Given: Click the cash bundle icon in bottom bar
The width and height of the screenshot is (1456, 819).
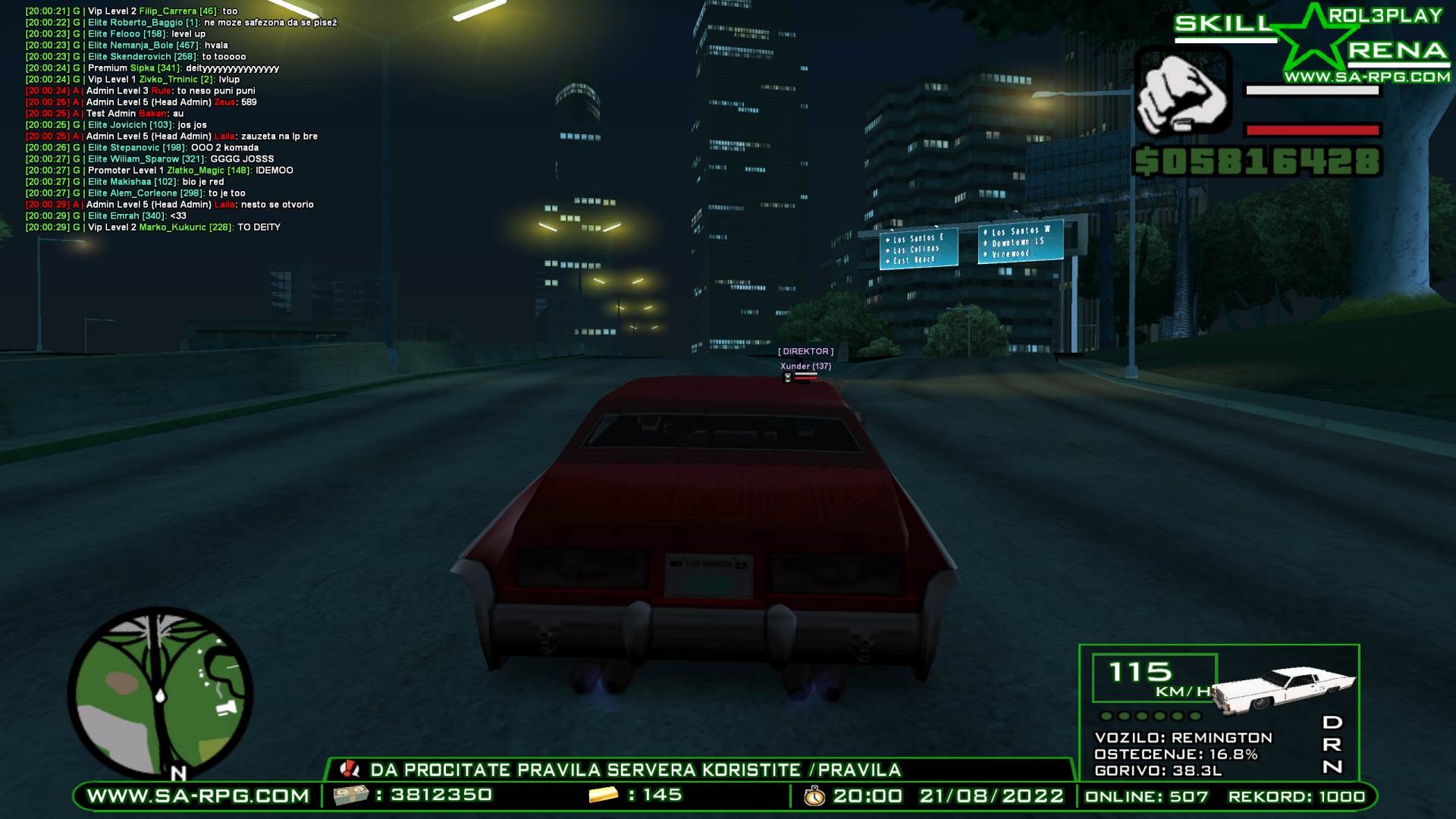Looking at the screenshot, I should 353,796.
